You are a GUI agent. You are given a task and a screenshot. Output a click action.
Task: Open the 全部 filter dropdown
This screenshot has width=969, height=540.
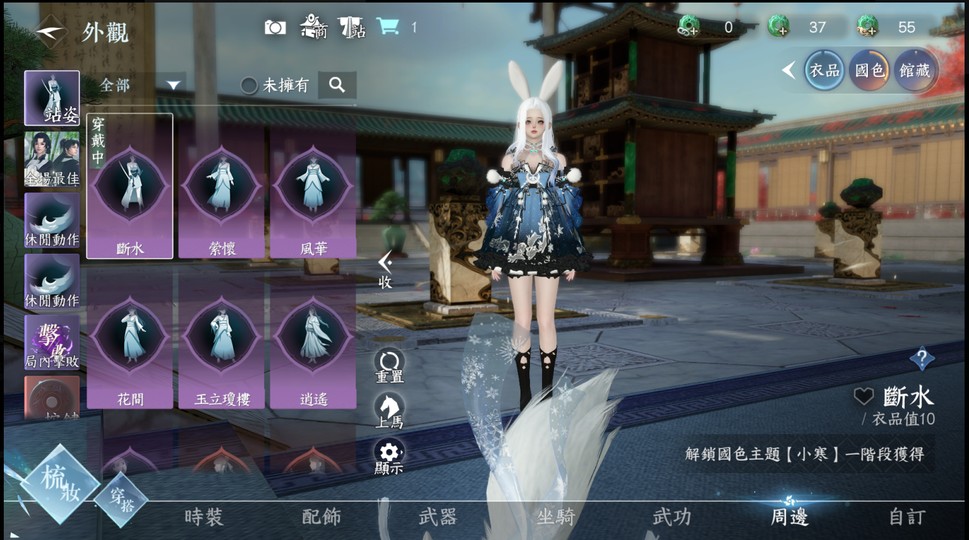[141, 85]
